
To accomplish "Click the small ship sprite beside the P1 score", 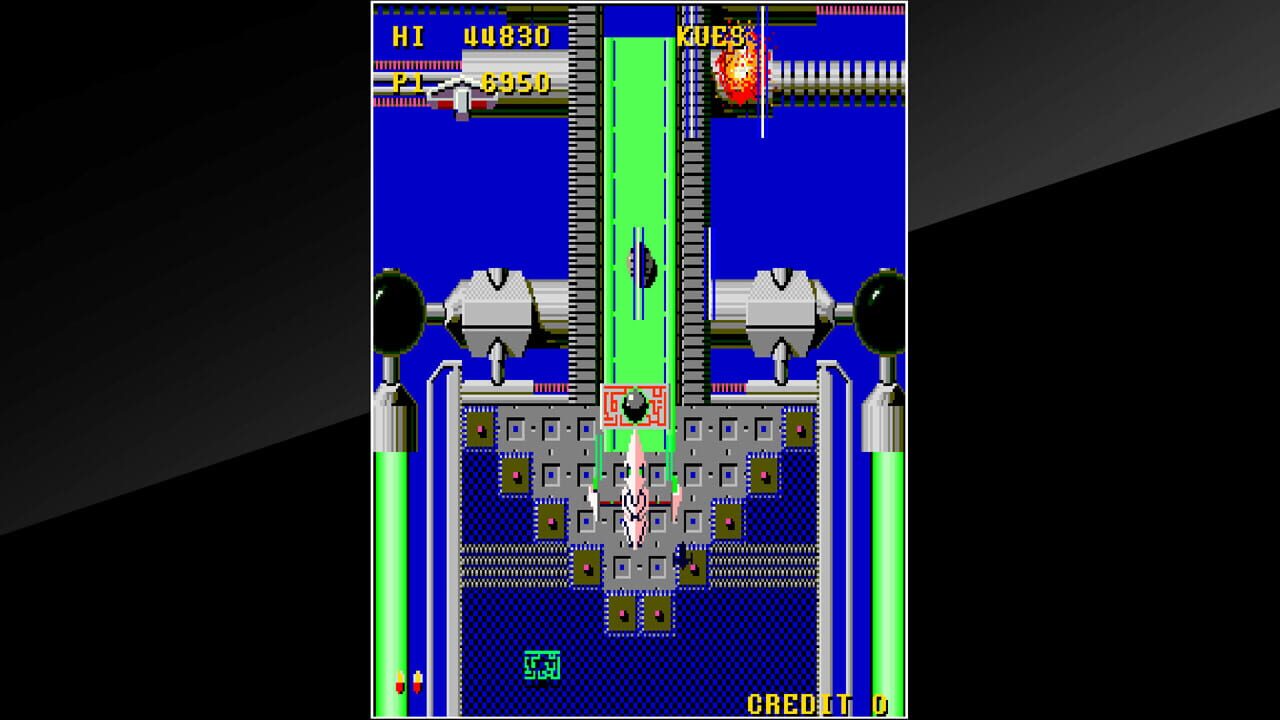I will 459,88.
